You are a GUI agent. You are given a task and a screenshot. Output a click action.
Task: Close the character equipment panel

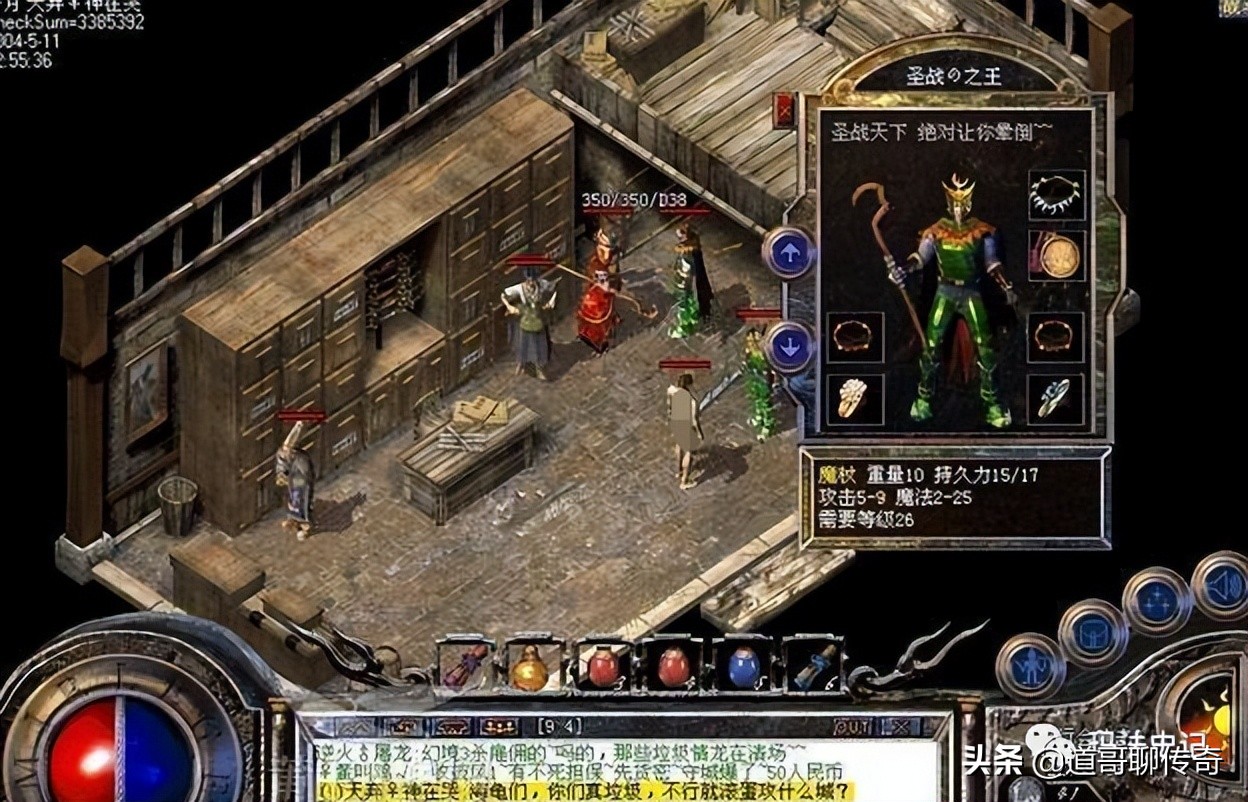click(x=784, y=110)
